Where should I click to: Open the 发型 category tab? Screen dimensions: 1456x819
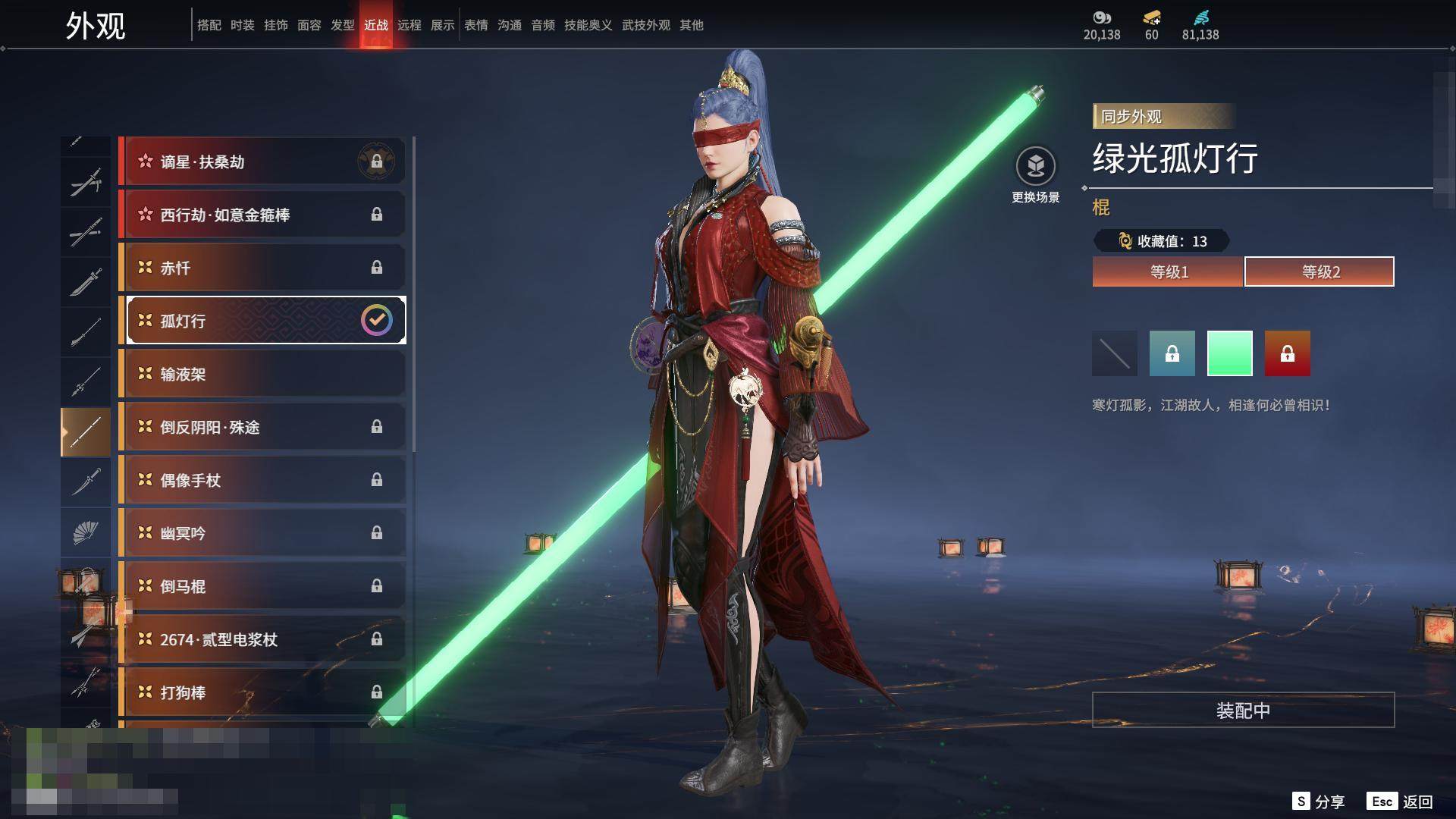tap(343, 25)
